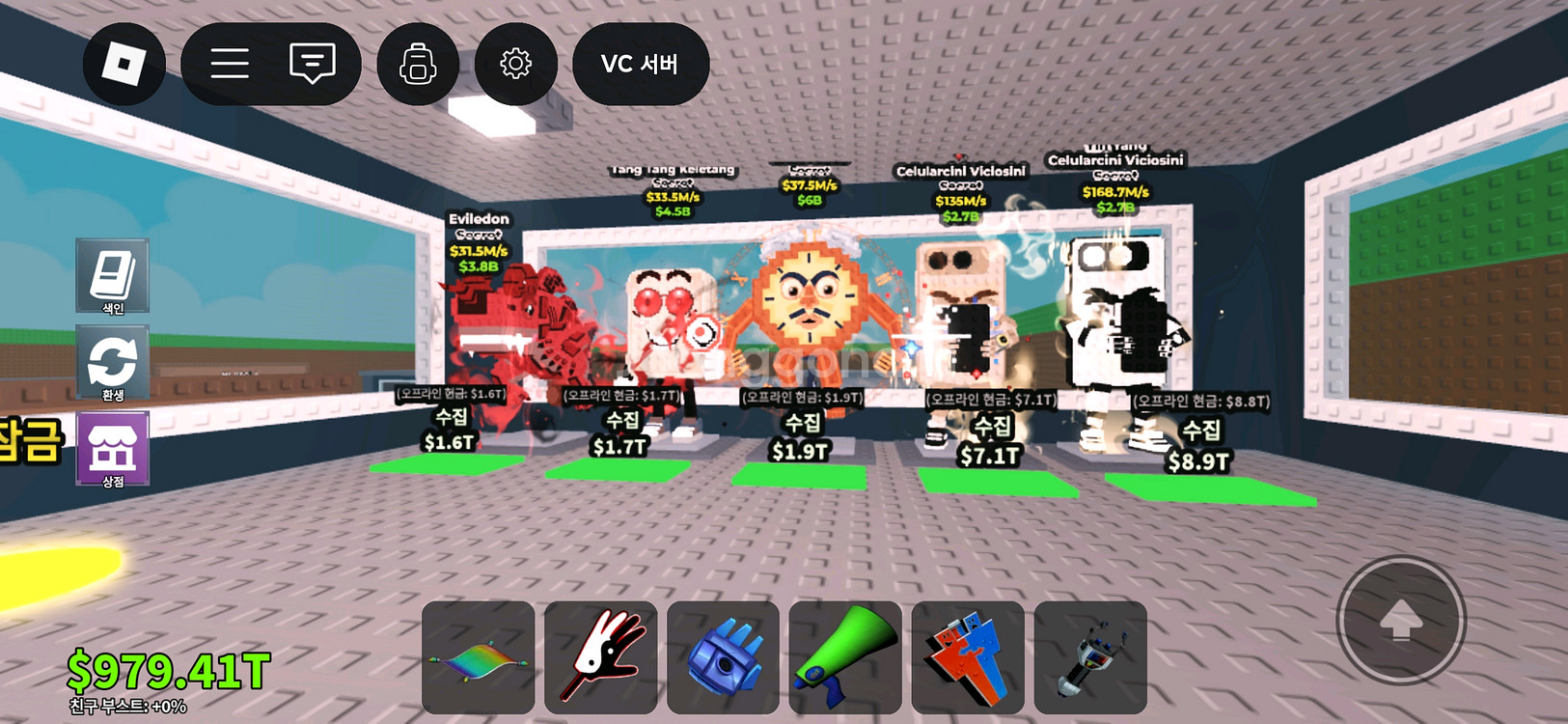The image size is (1568, 724).
Task: Open the Roblox main menu
Action: click(x=124, y=64)
